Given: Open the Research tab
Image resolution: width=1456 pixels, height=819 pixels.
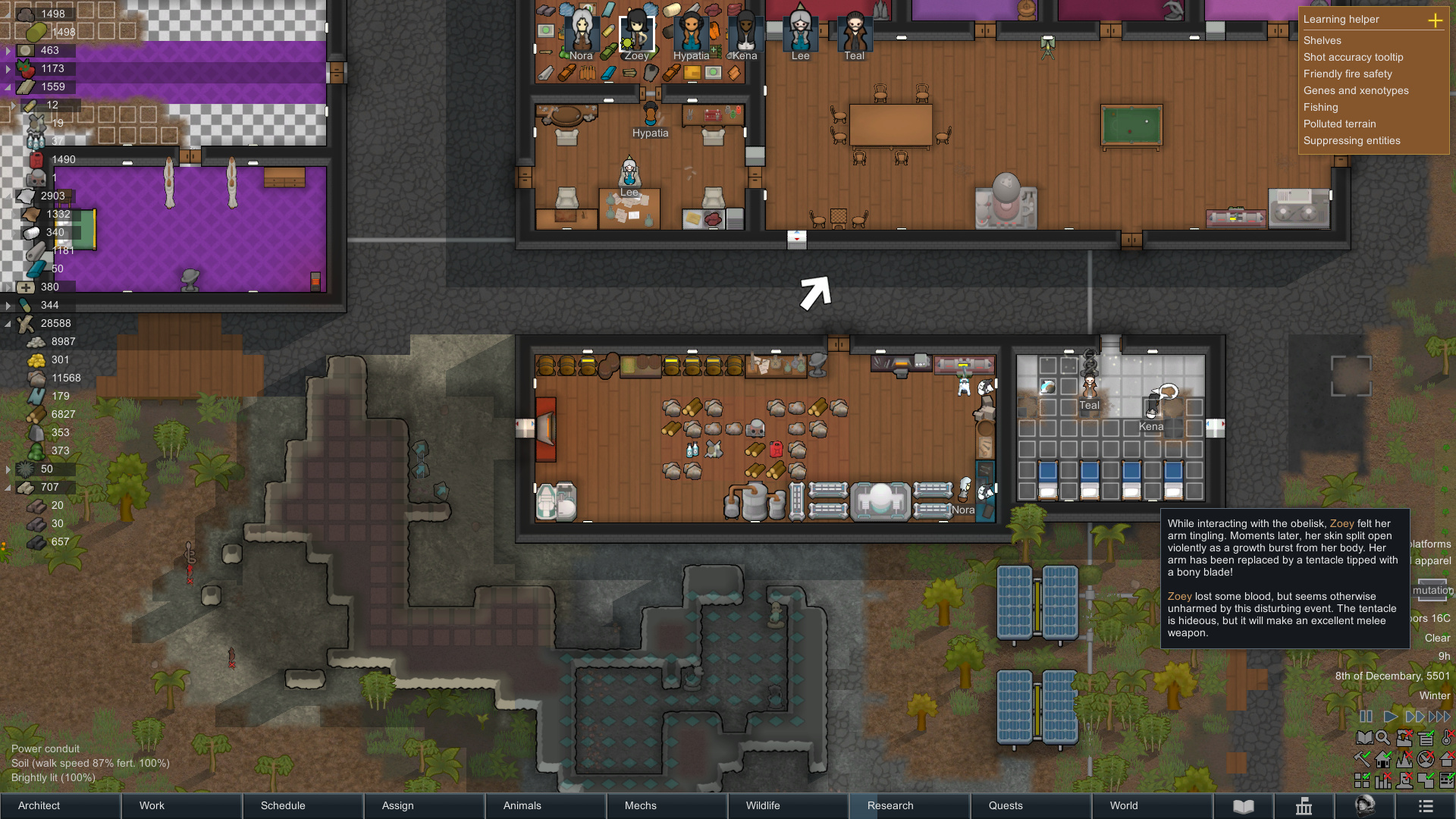Looking at the screenshot, I should click(909, 805).
